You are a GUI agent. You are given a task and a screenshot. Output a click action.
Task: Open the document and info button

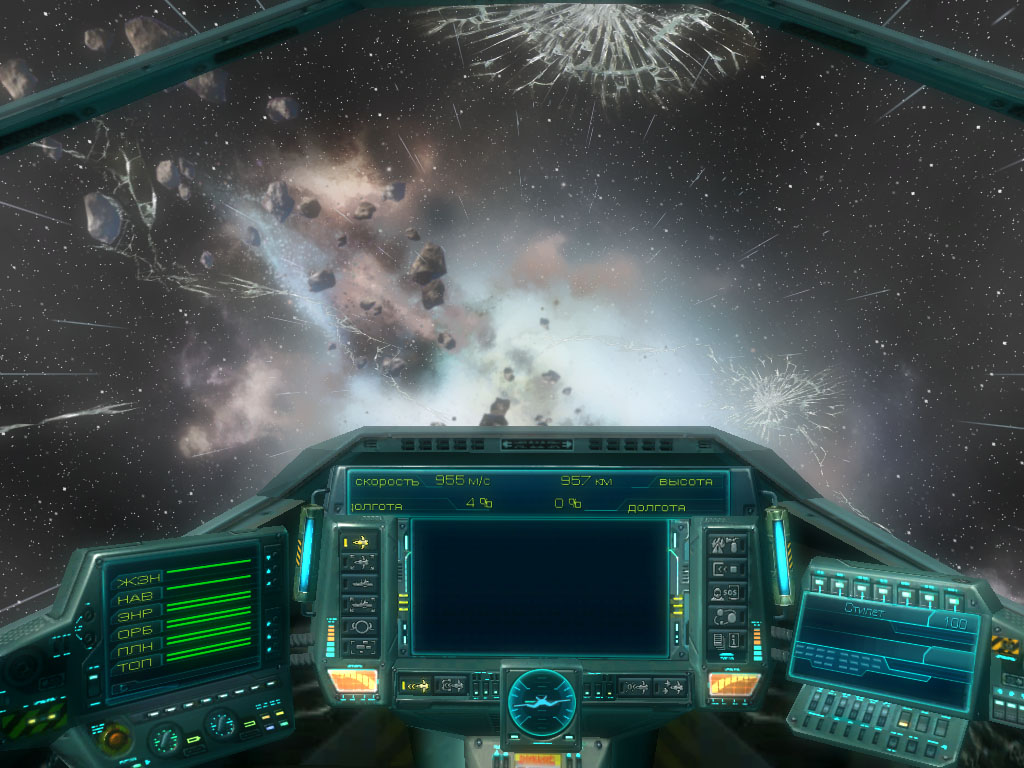tap(727, 639)
